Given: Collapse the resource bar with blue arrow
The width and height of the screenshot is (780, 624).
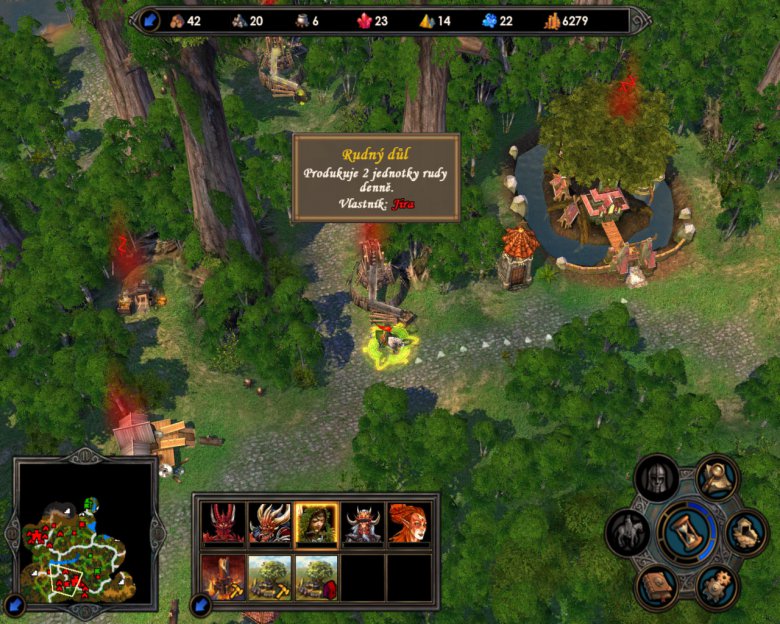Looking at the screenshot, I should (149, 20).
